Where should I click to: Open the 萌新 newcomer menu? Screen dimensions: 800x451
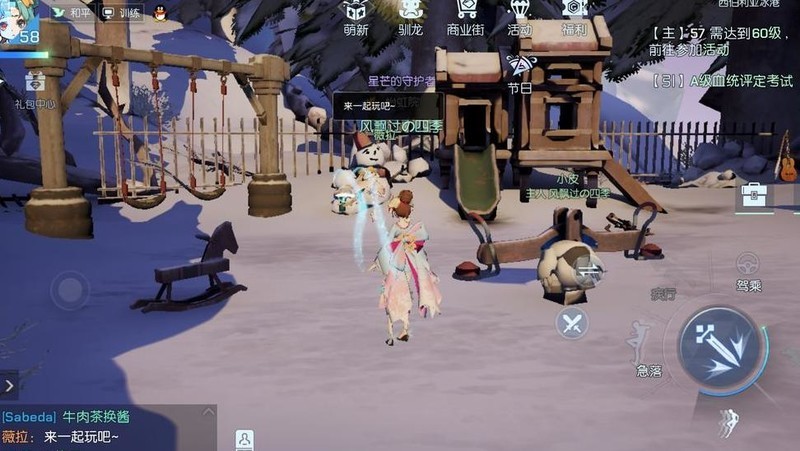356,17
